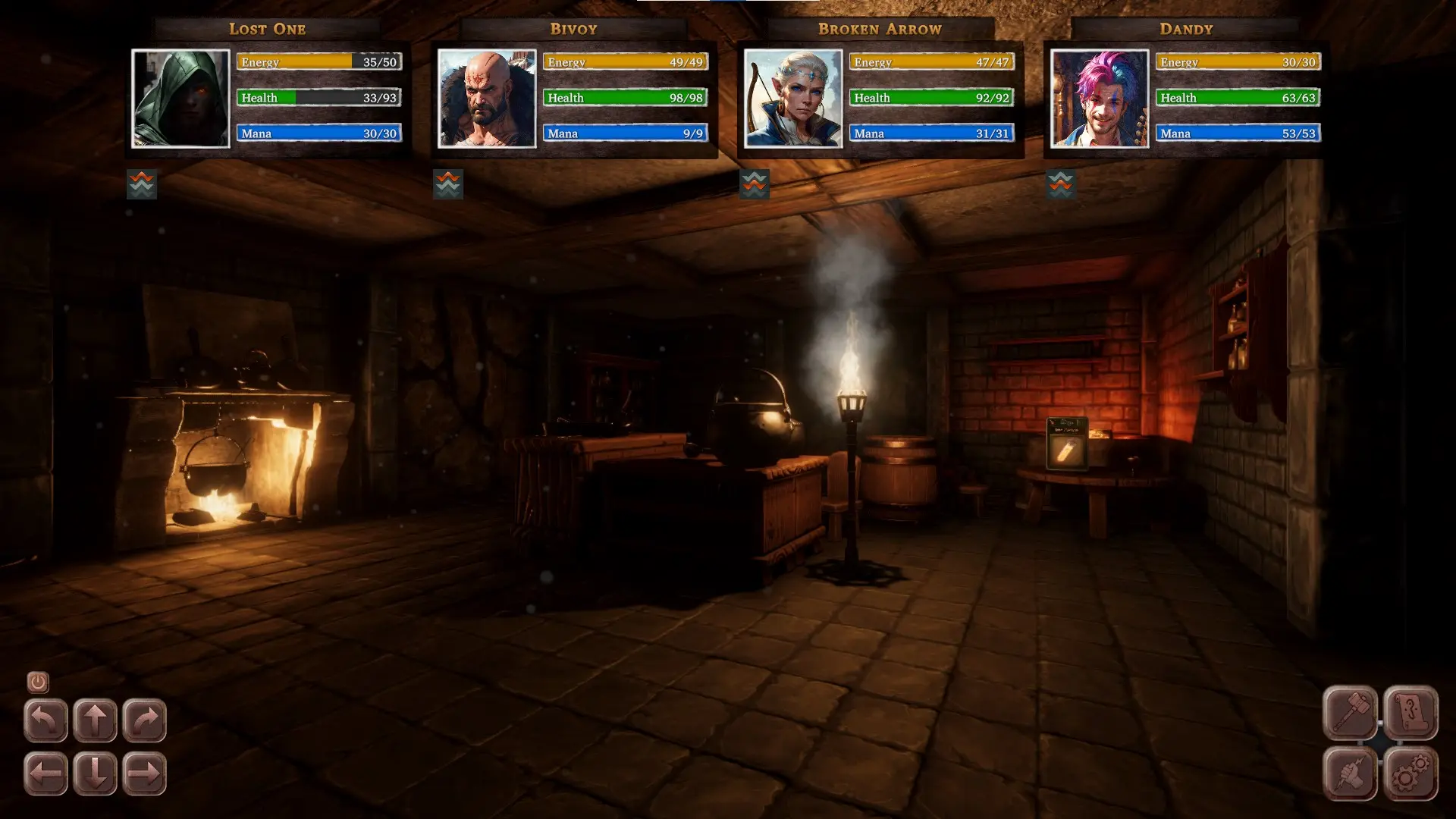This screenshot has width=1456, height=819.
Task: Expand the chevron icon under Bivoy
Action: point(448,184)
